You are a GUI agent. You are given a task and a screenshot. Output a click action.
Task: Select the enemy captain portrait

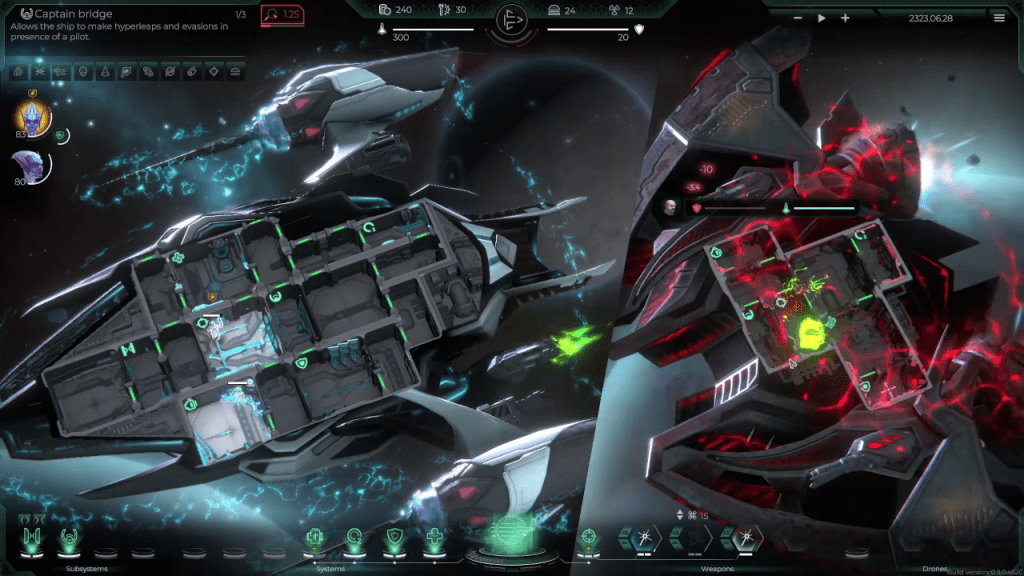[669, 208]
